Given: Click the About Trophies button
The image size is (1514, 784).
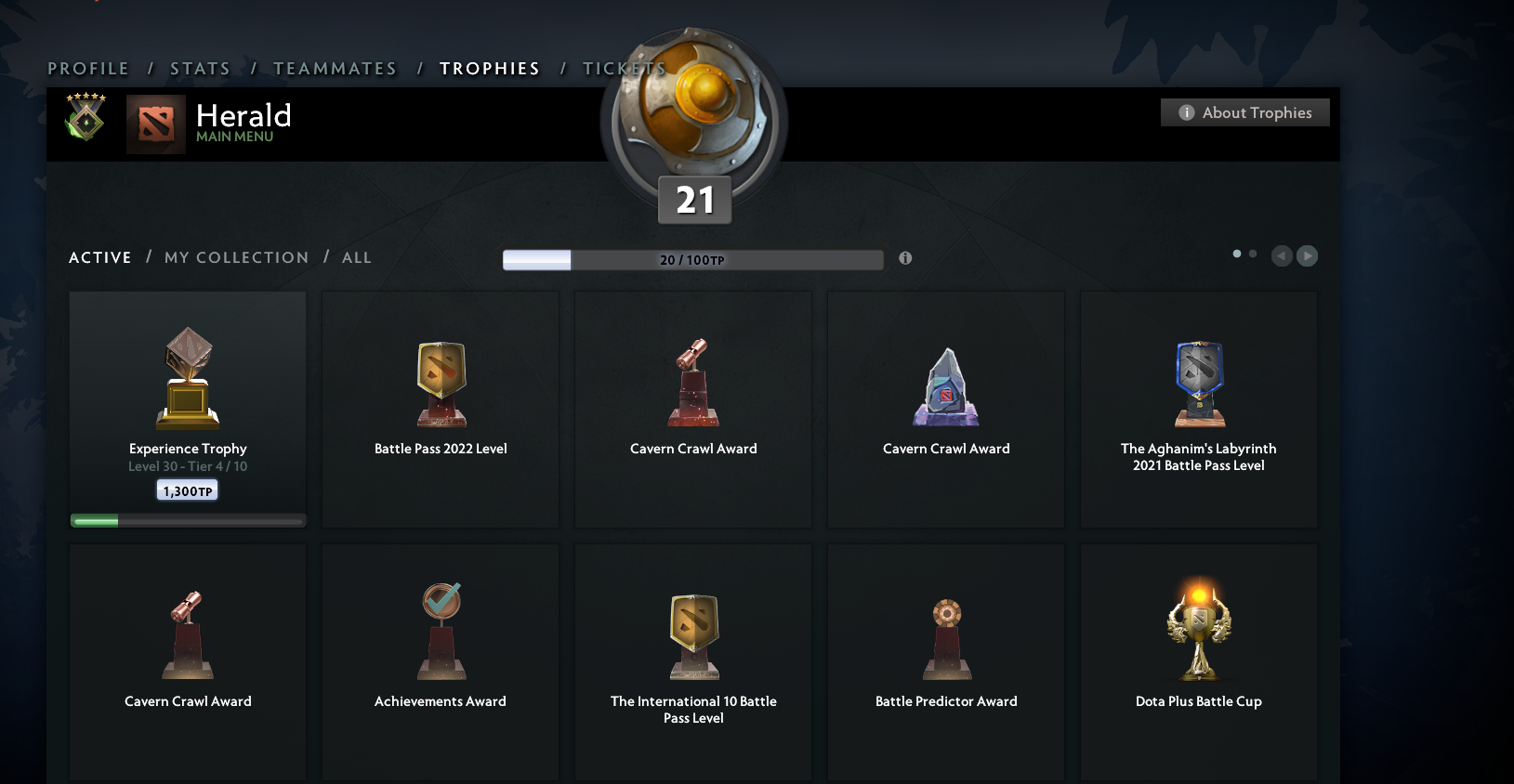Looking at the screenshot, I should pyautogui.click(x=1244, y=111).
